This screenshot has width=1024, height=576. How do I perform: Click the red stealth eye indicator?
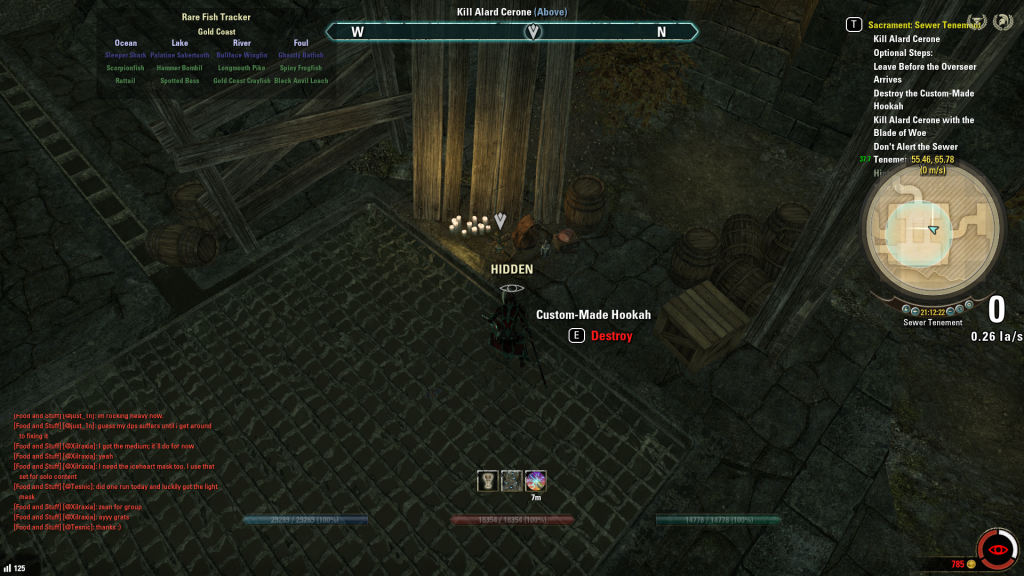[x=996, y=549]
